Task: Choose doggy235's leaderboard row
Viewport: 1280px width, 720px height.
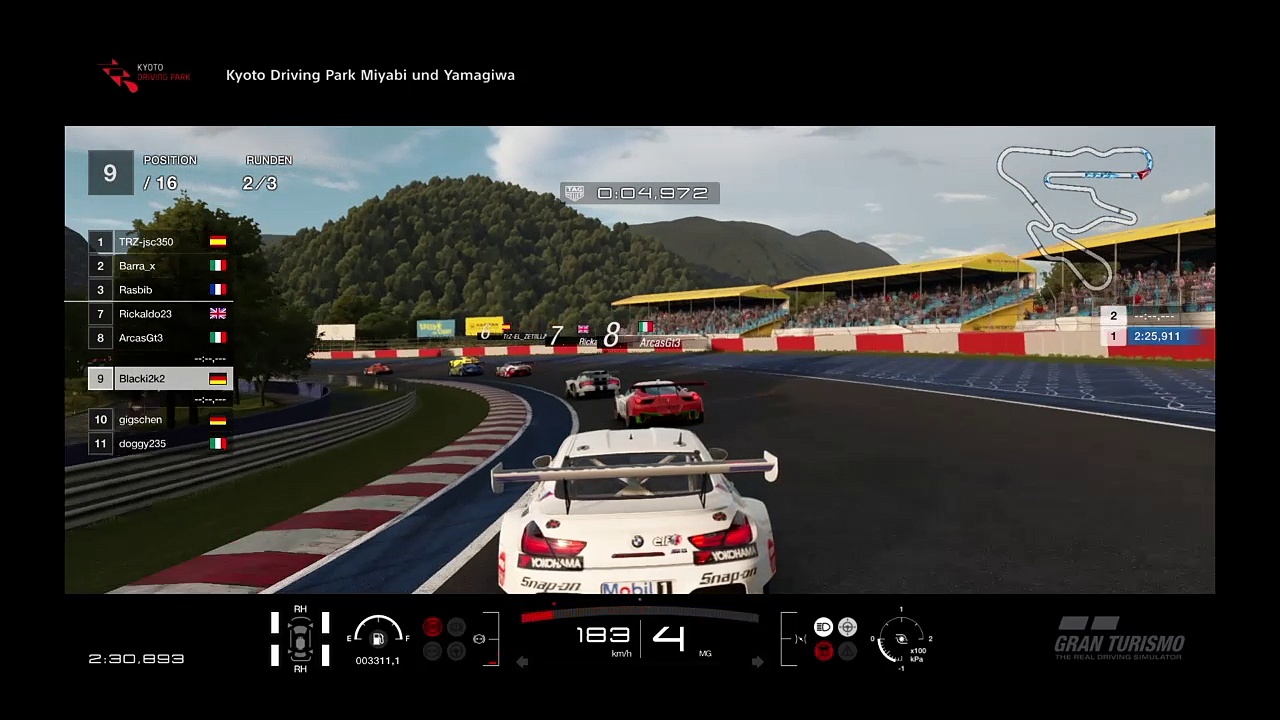Action: point(160,444)
